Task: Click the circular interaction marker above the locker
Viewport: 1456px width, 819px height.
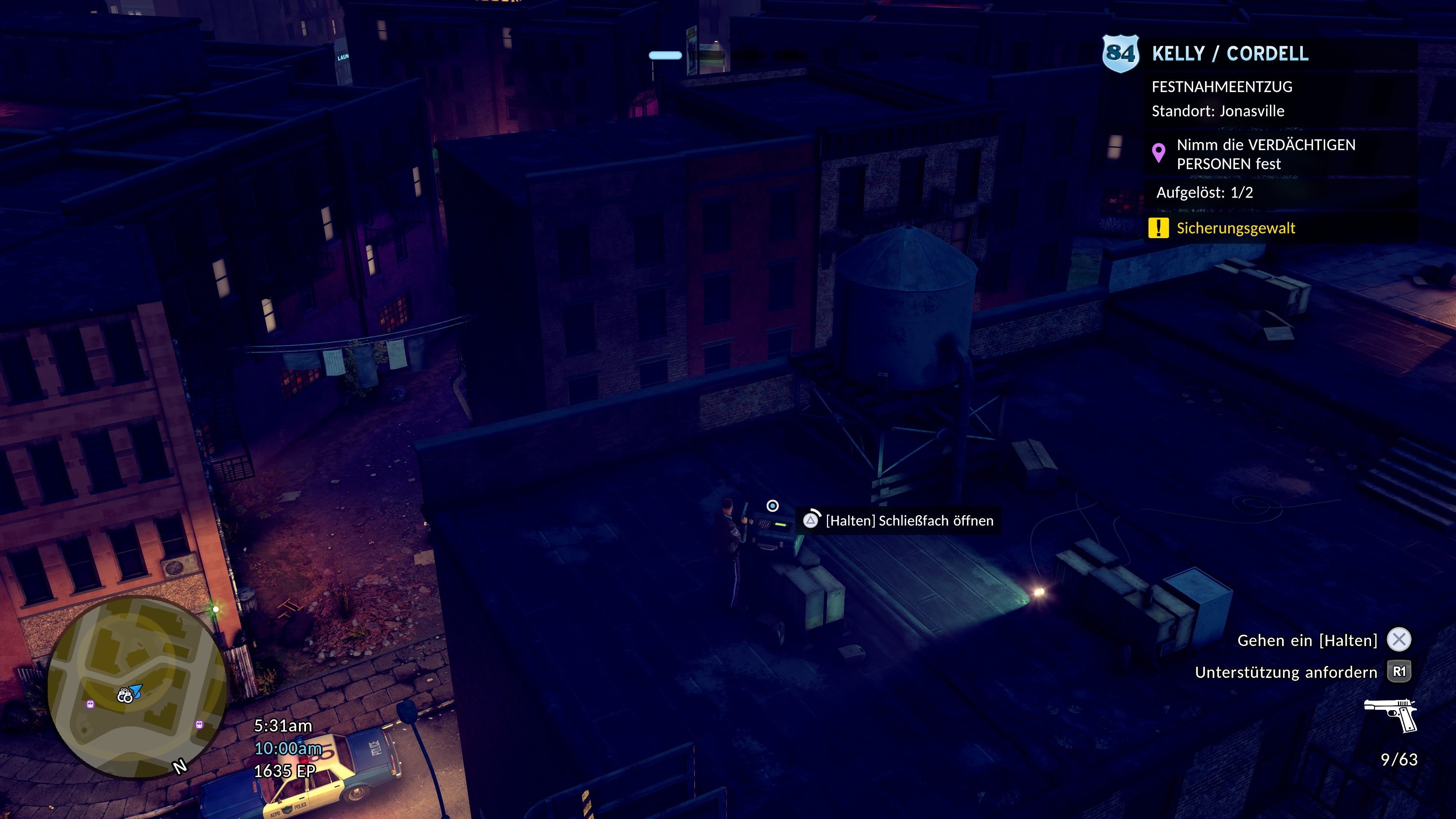Action: pyautogui.click(x=772, y=506)
